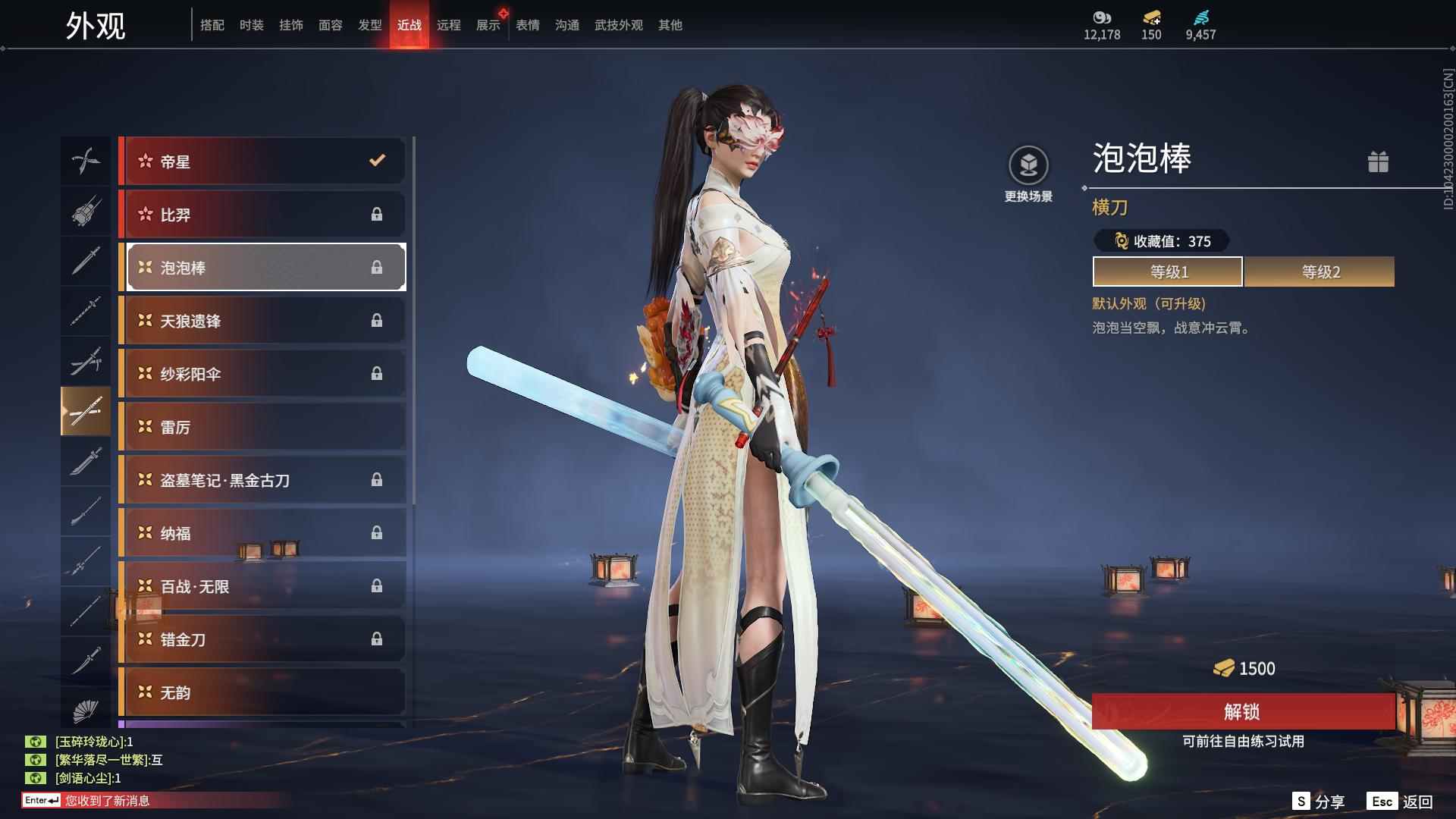Click the hidden weapon category icon
1456x819 pixels.
click(x=86, y=212)
